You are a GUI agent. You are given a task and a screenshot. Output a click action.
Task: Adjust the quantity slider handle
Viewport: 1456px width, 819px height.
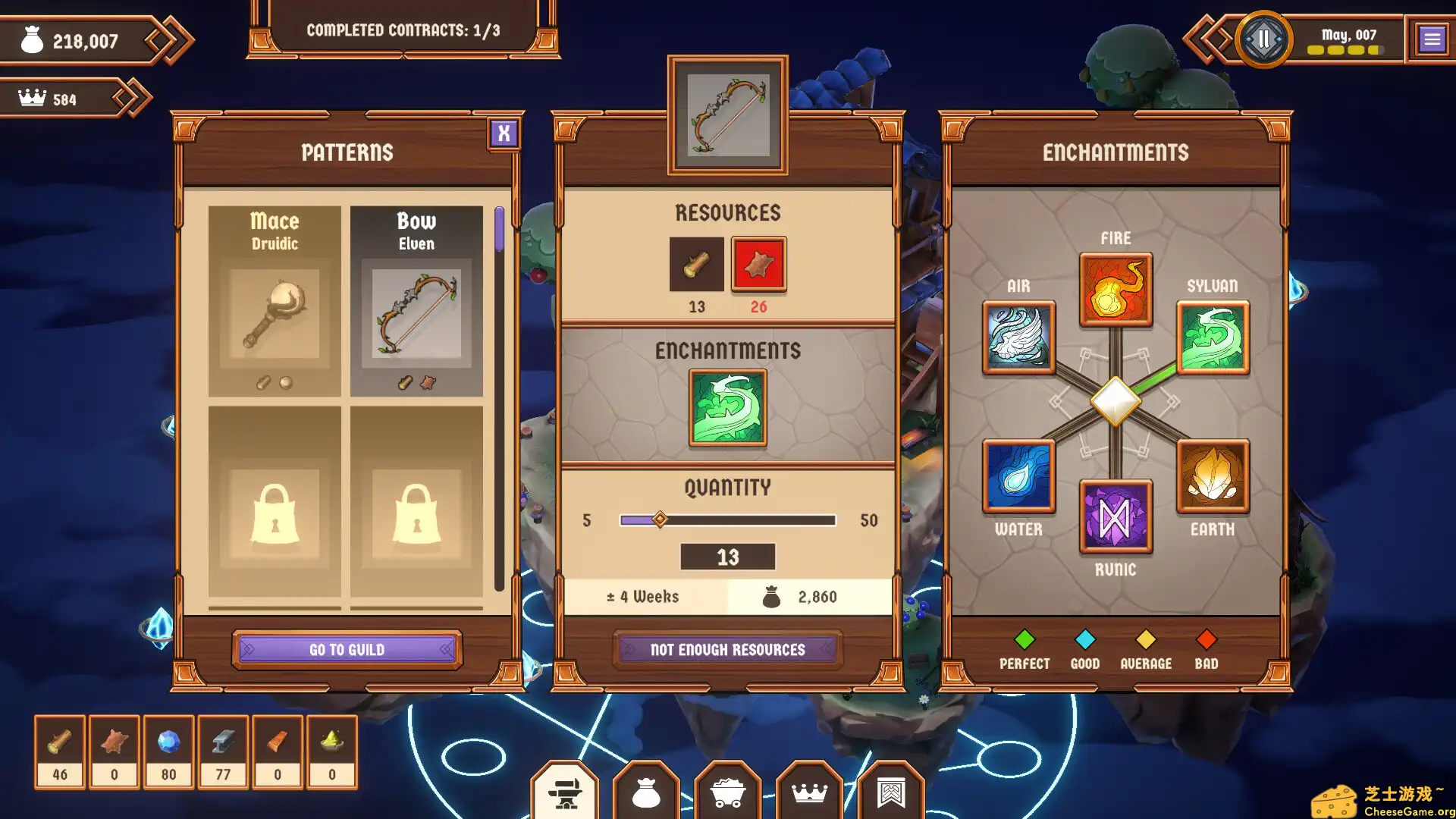pos(659,519)
